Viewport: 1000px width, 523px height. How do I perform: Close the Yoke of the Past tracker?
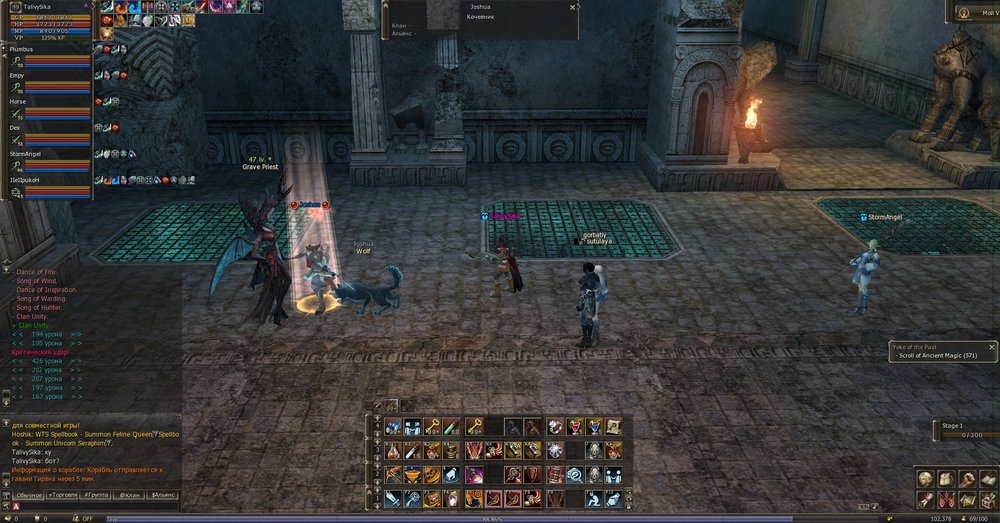[x=991, y=346]
